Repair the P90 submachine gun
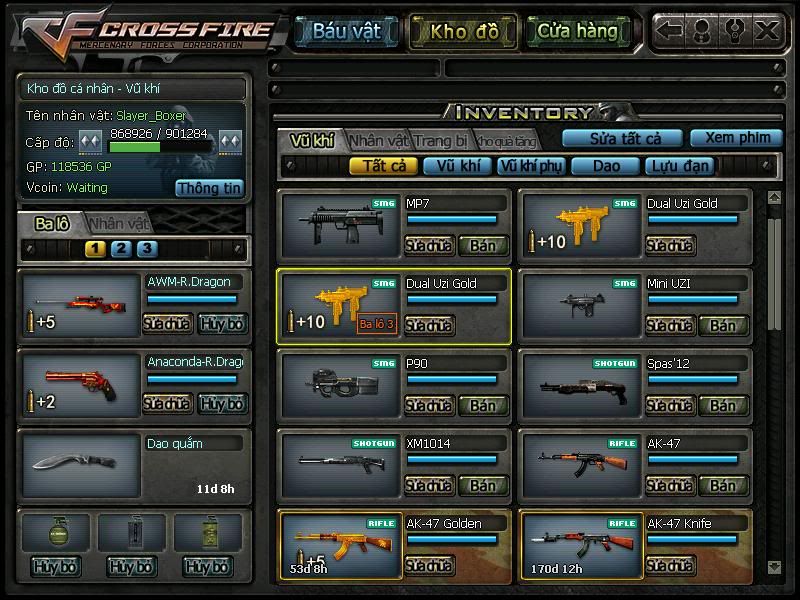This screenshot has width=800, height=600. [429, 406]
